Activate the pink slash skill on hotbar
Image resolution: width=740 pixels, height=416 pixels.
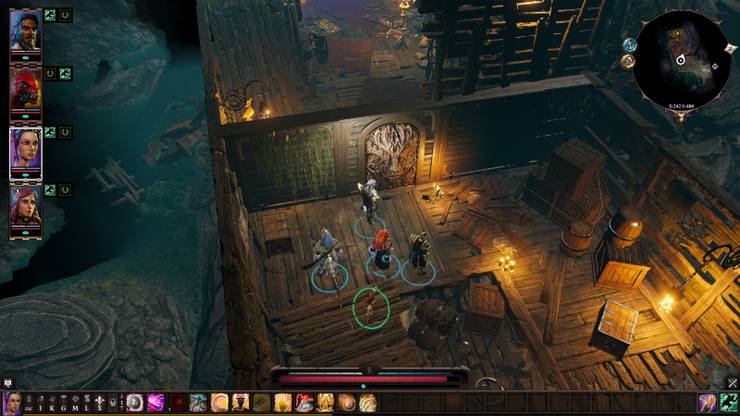point(156,402)
